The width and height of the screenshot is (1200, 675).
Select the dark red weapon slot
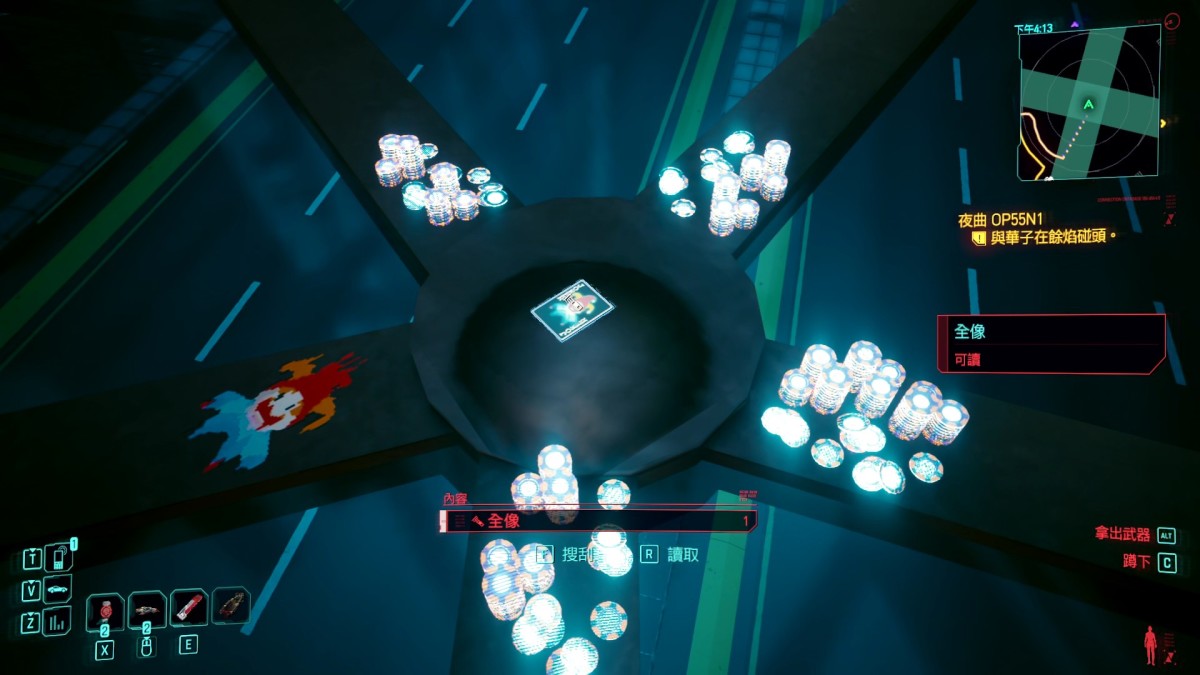tap(230, 605)
